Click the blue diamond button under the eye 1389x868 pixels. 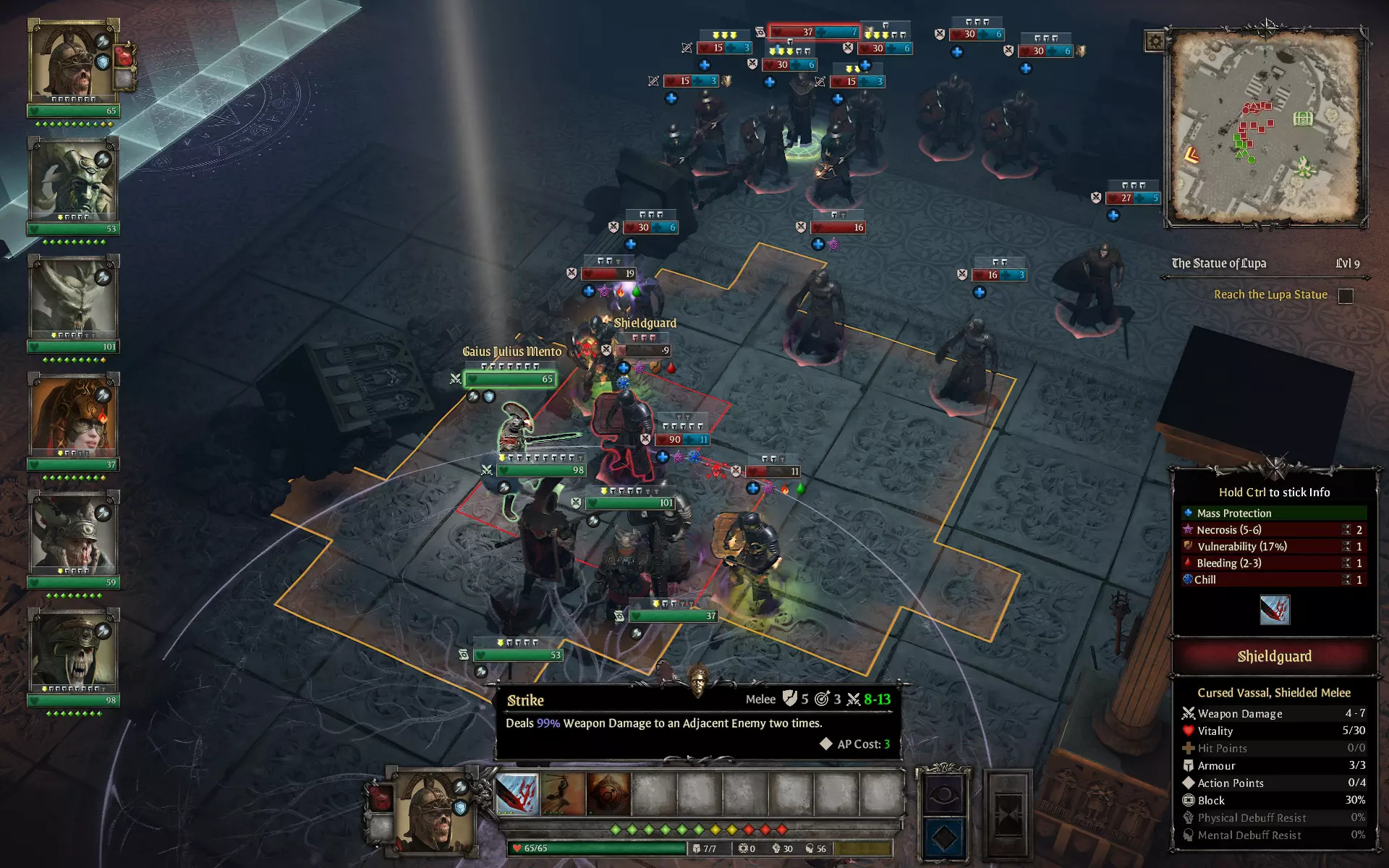coord(944,838)
